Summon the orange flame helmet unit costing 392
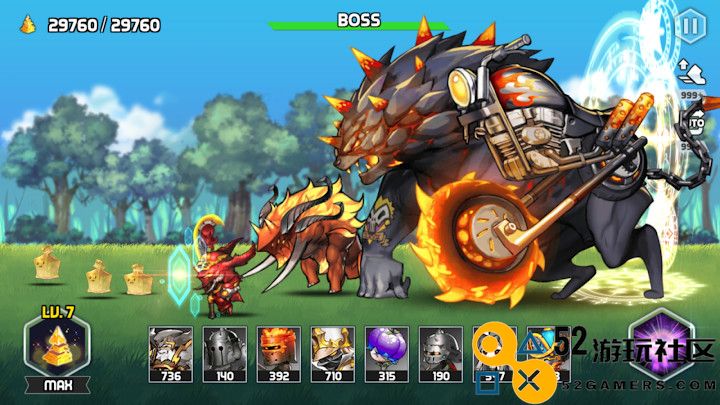Image resolution: width=720 pixels, height=405 pixels. coord(277,350)
